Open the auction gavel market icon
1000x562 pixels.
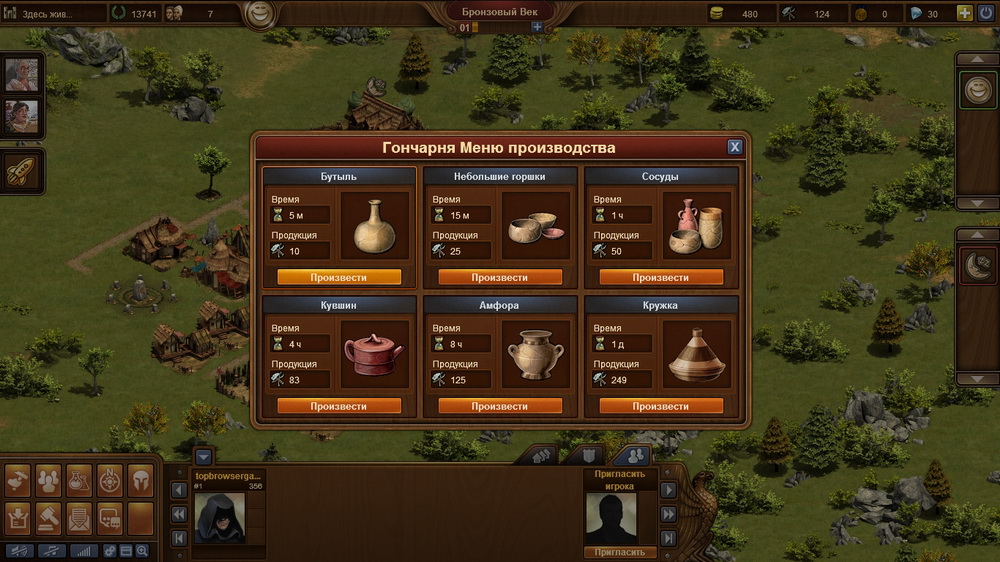[x=48, y=517]
